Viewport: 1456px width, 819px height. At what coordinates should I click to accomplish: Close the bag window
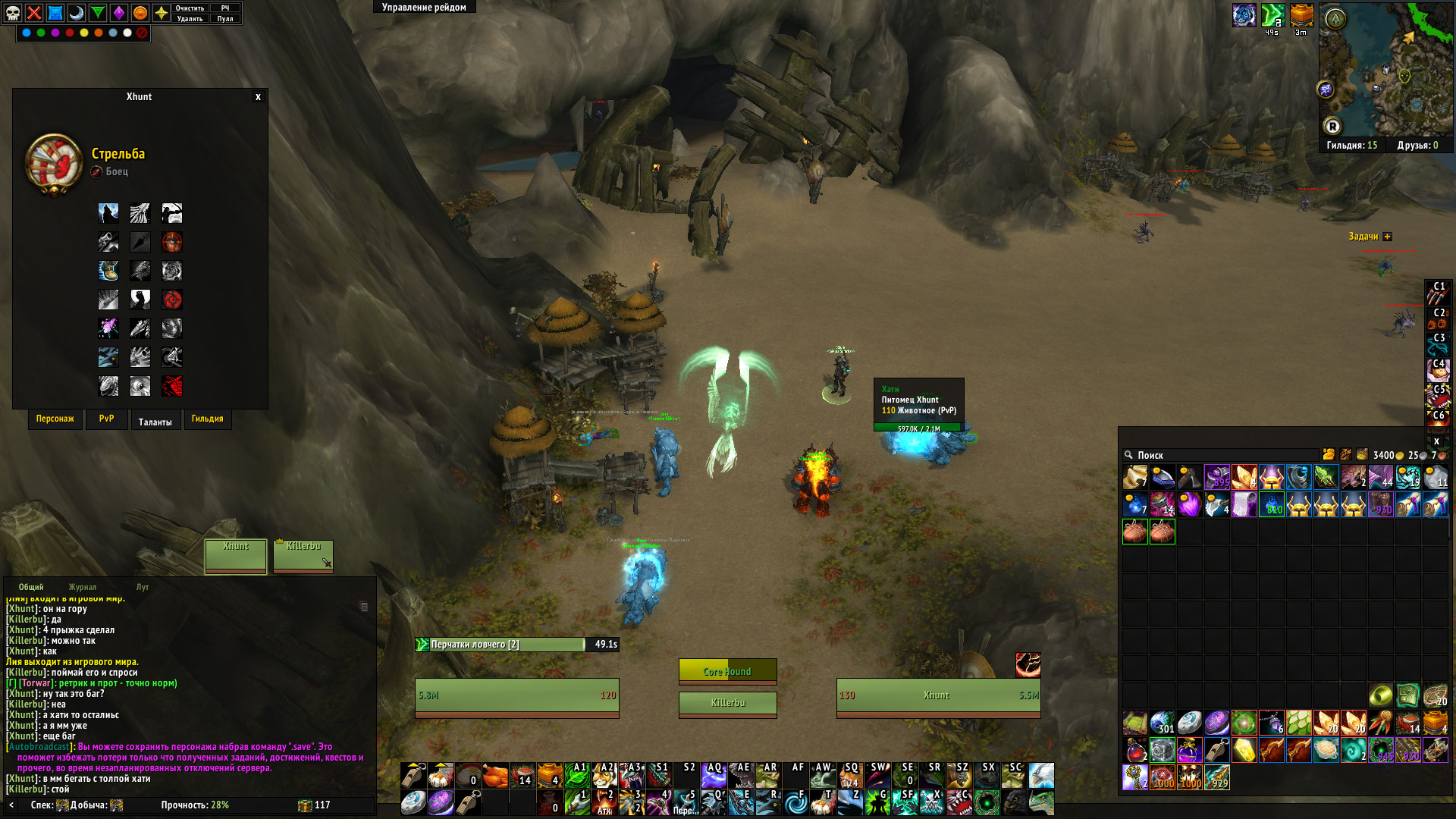[x=1436, y=441]
